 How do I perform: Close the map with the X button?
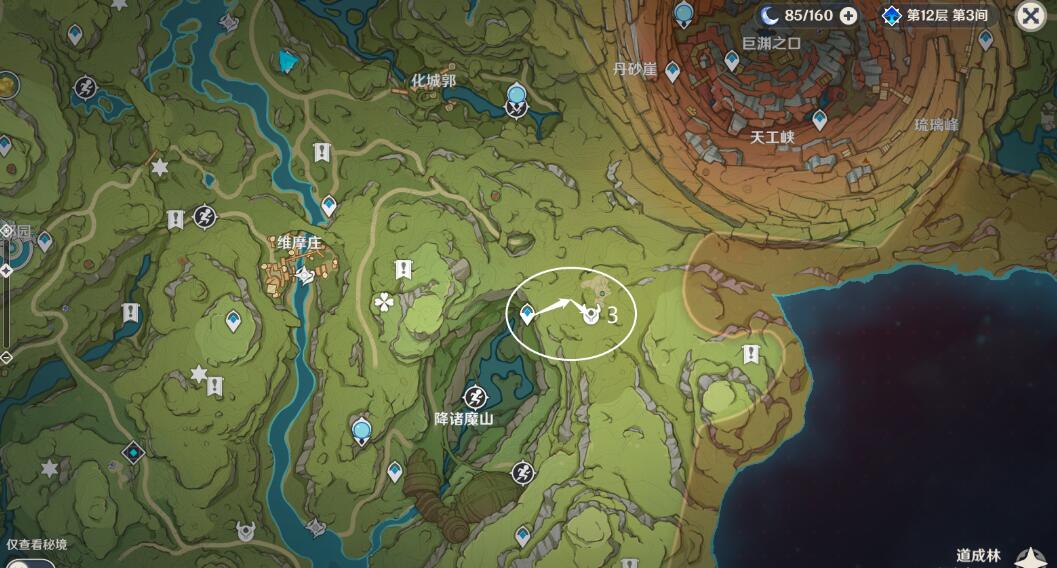click(x=1031, y=16)
